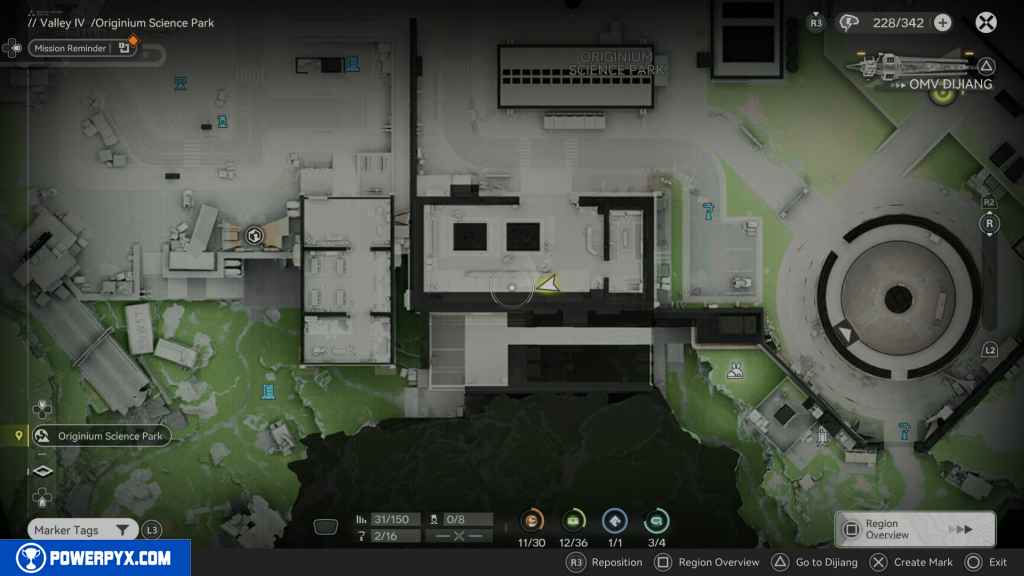Select the circular marker icon left of the building
Viewport: 1024px width, 576px height.
pos(254,236)
